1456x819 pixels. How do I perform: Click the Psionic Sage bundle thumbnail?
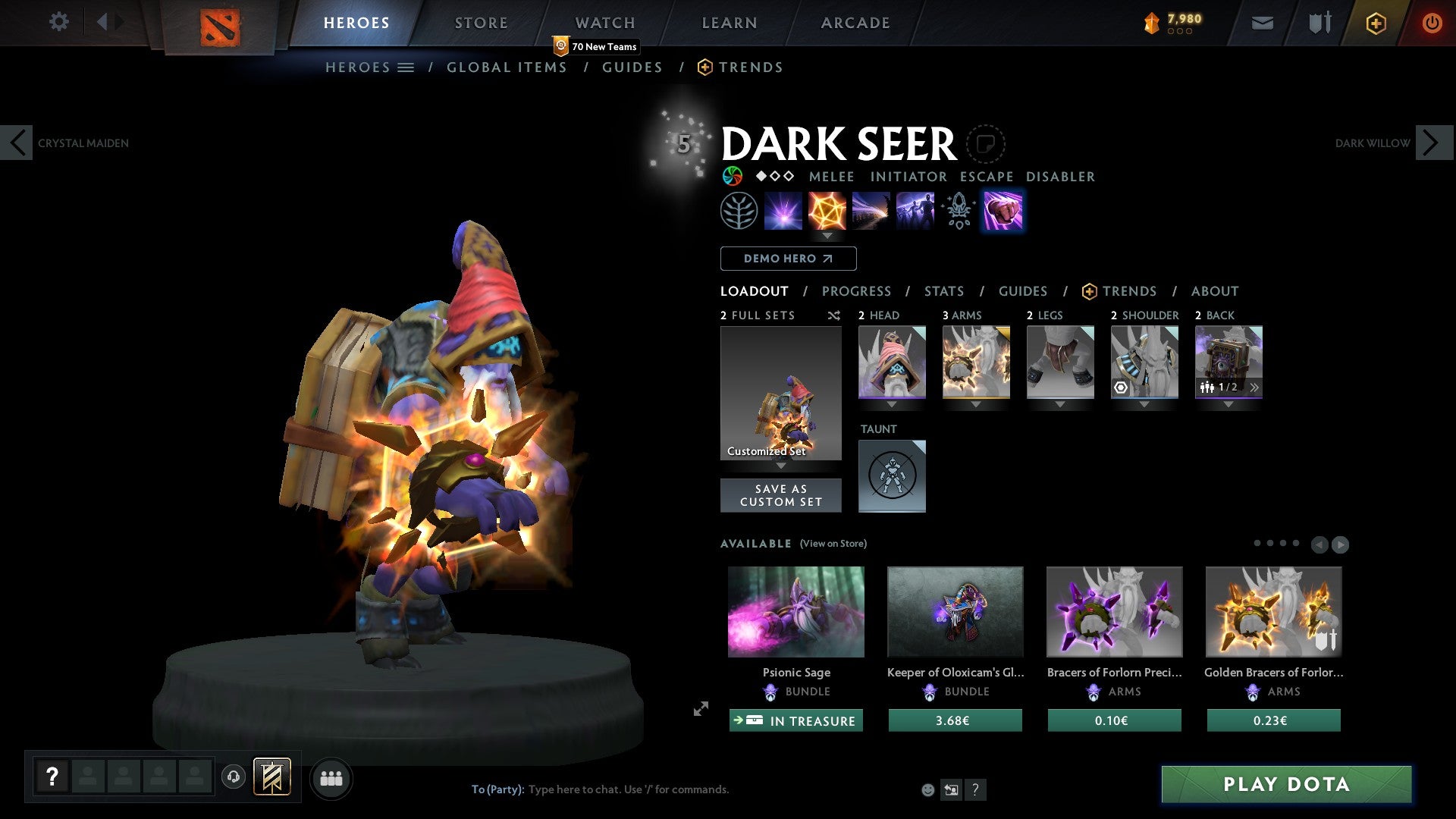(795, 611)
